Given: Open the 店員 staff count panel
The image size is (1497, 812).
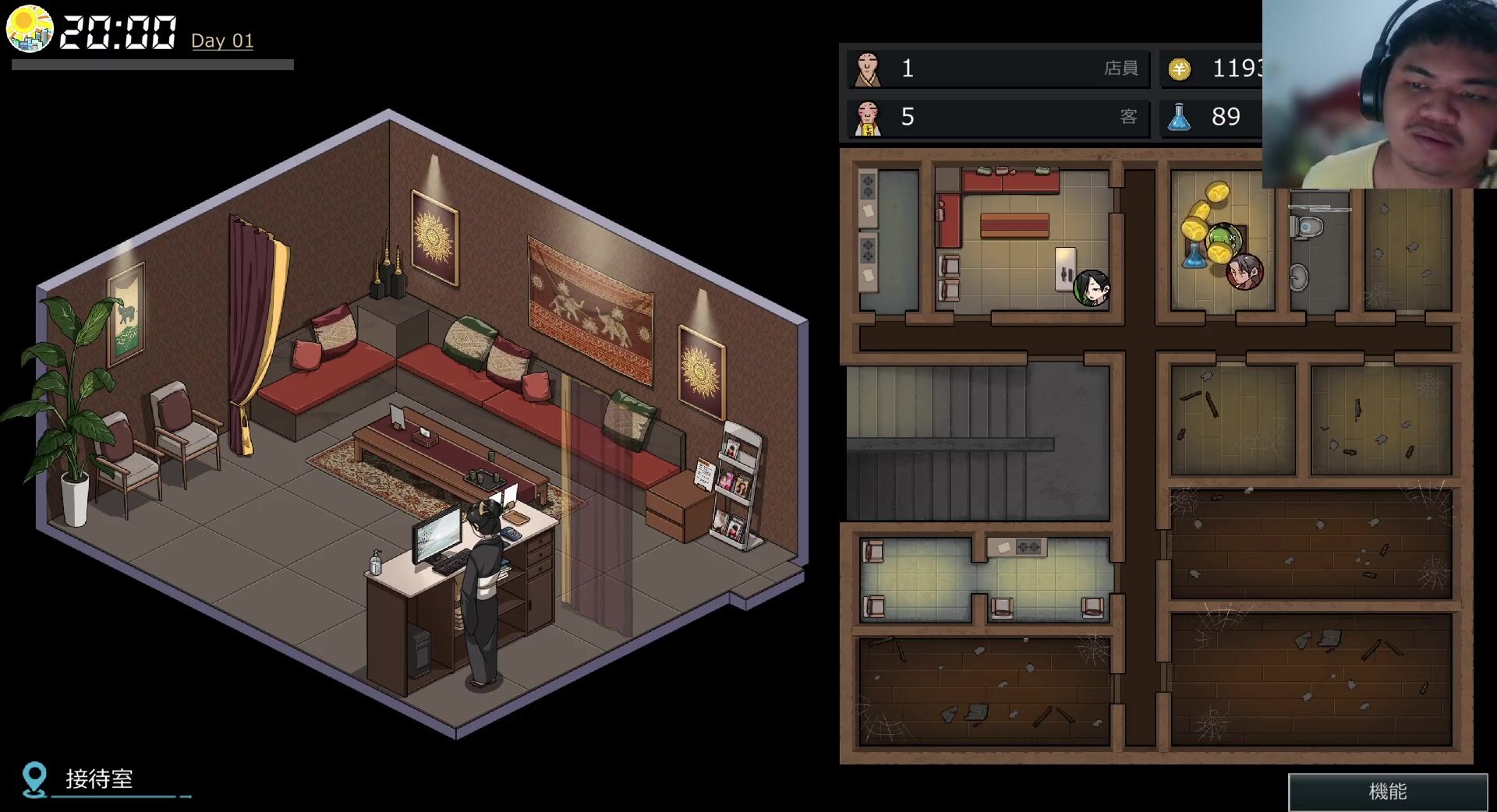Looking at the screenshot, I should (x=998, y=69).
